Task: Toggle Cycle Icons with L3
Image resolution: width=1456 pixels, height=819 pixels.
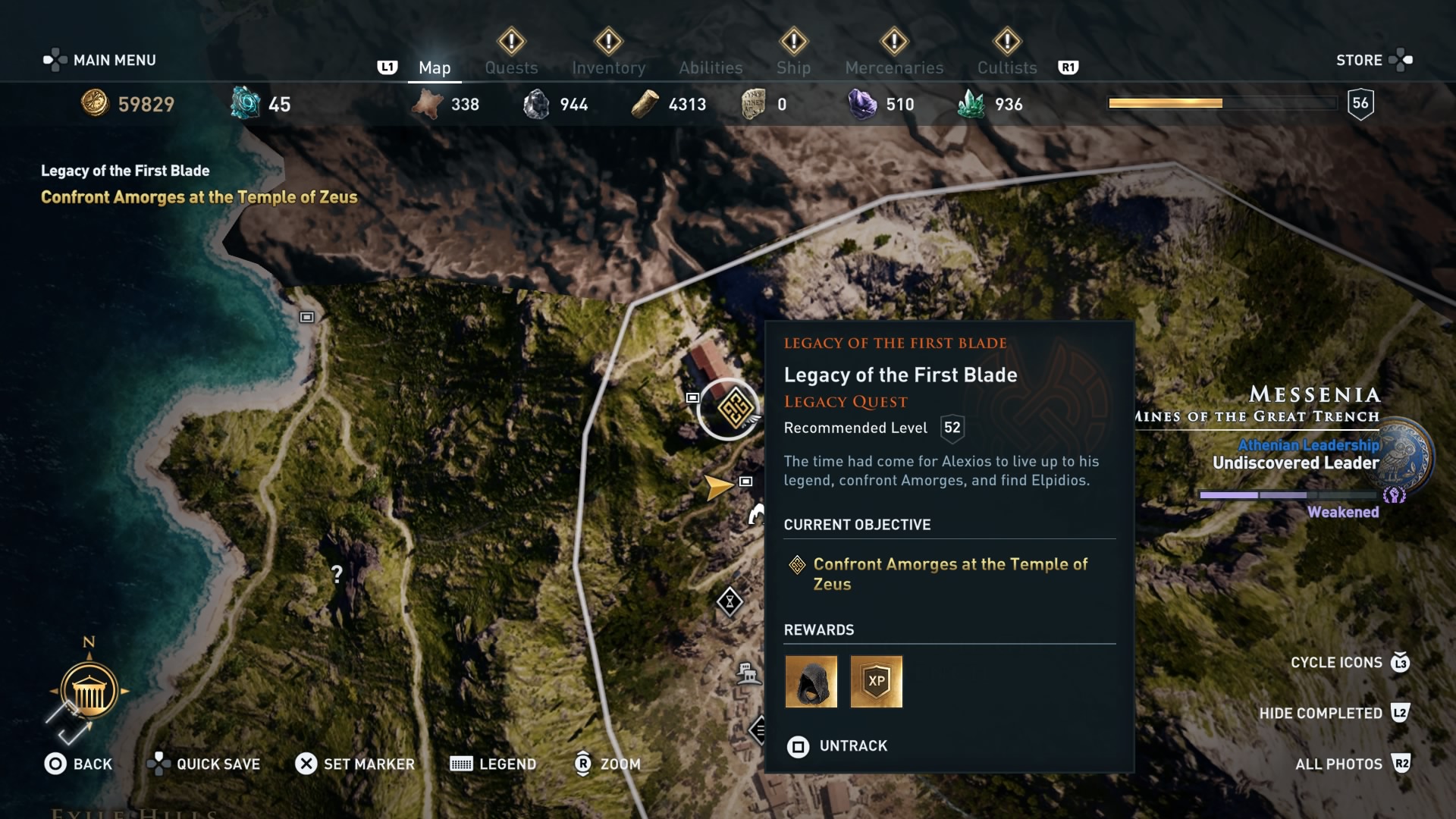Action: click(x=1335, y=663)
